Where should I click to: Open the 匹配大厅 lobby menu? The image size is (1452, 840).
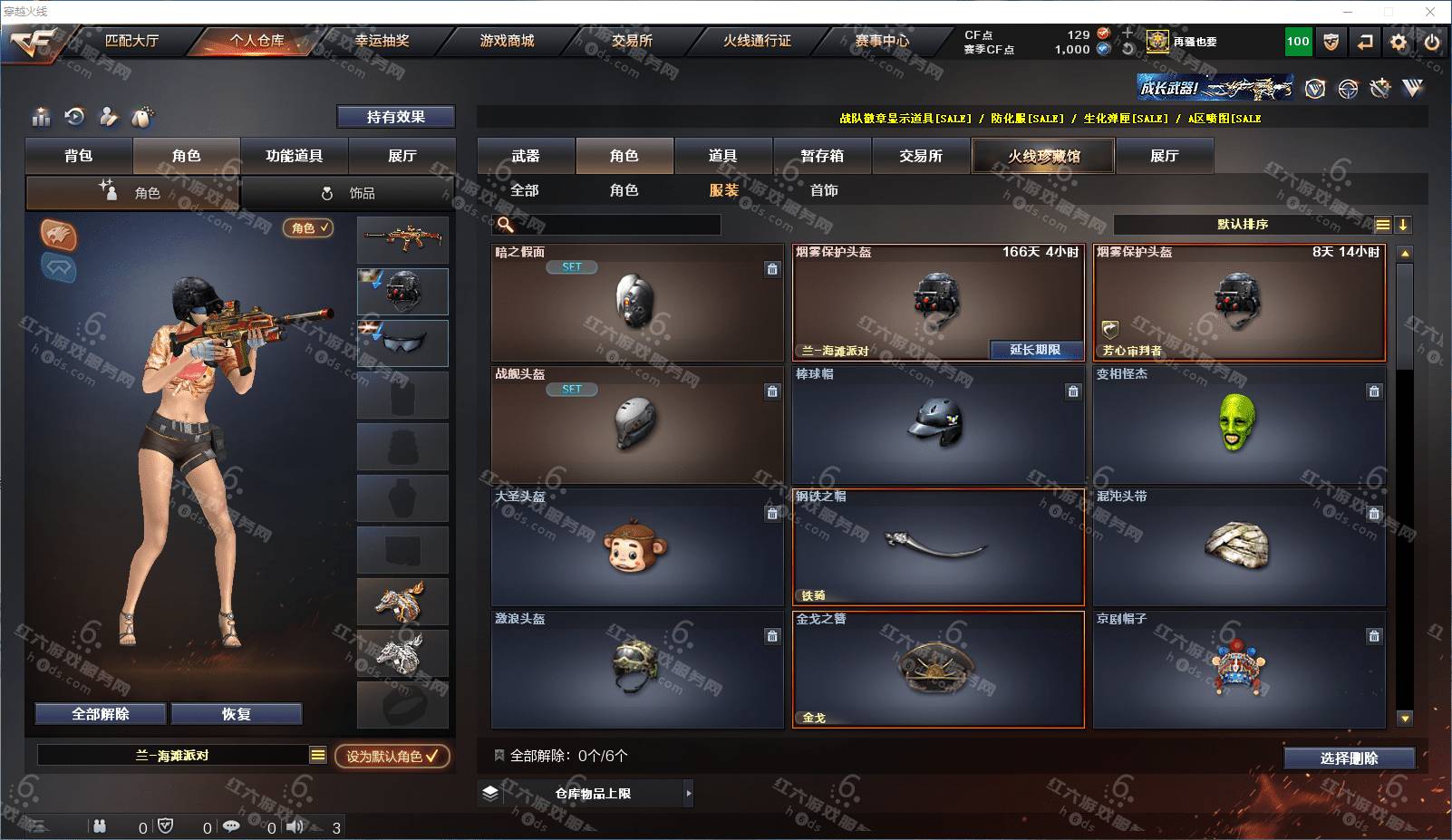coord(131,41)
